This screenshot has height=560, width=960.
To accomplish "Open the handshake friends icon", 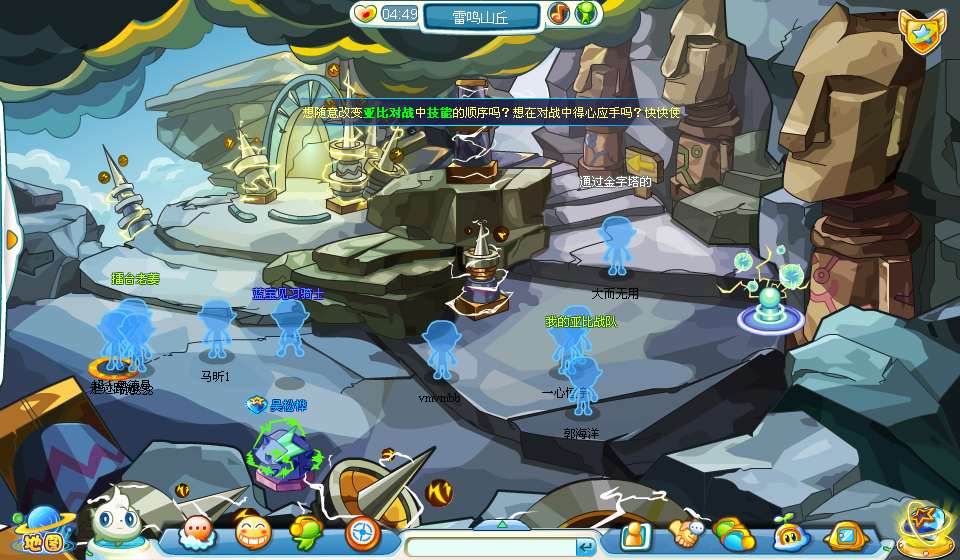I will pyautogui.click(x=688, y=534).
